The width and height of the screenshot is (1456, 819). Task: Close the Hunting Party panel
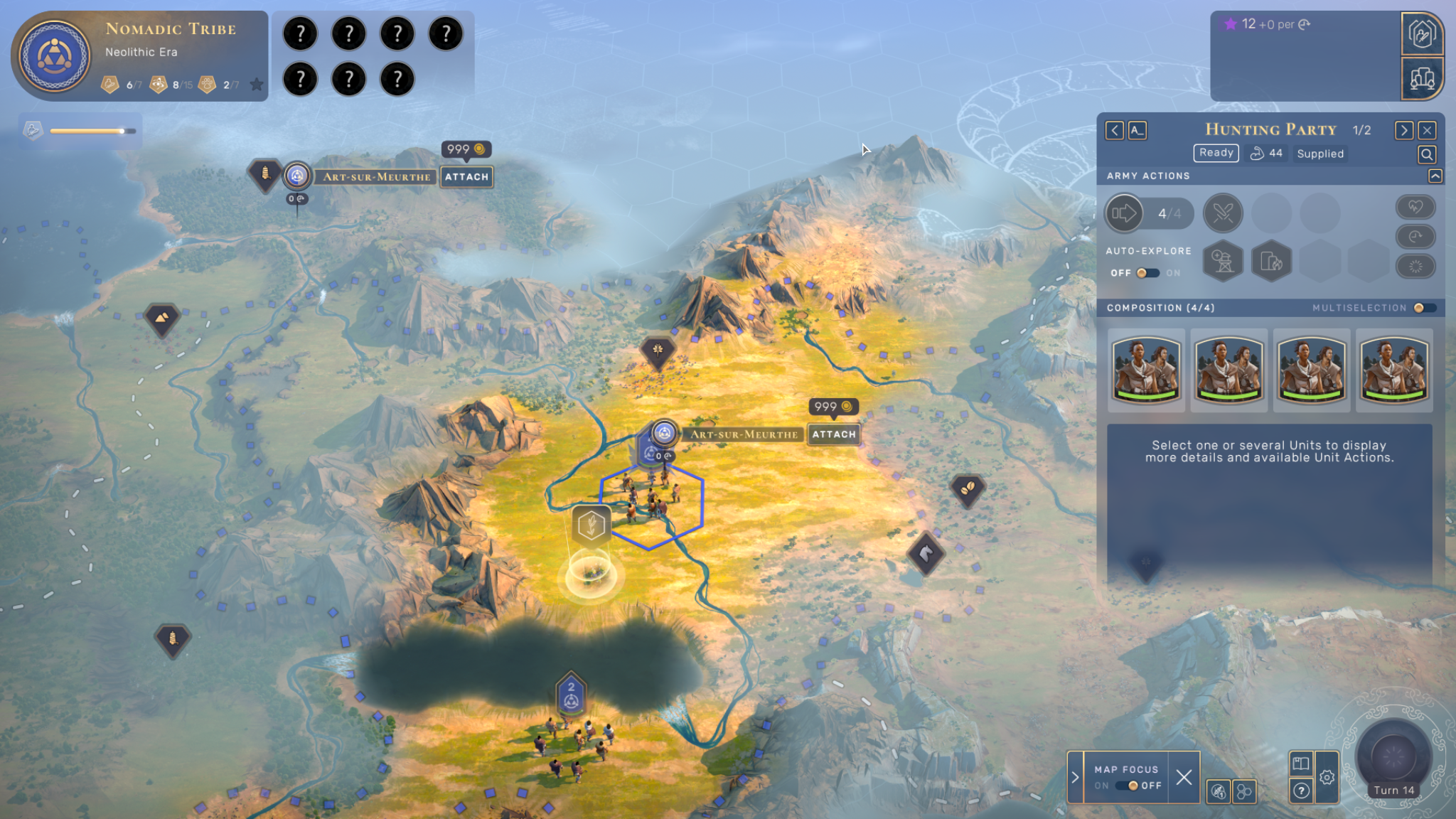pyautogui.click(x=1427, y=130)
